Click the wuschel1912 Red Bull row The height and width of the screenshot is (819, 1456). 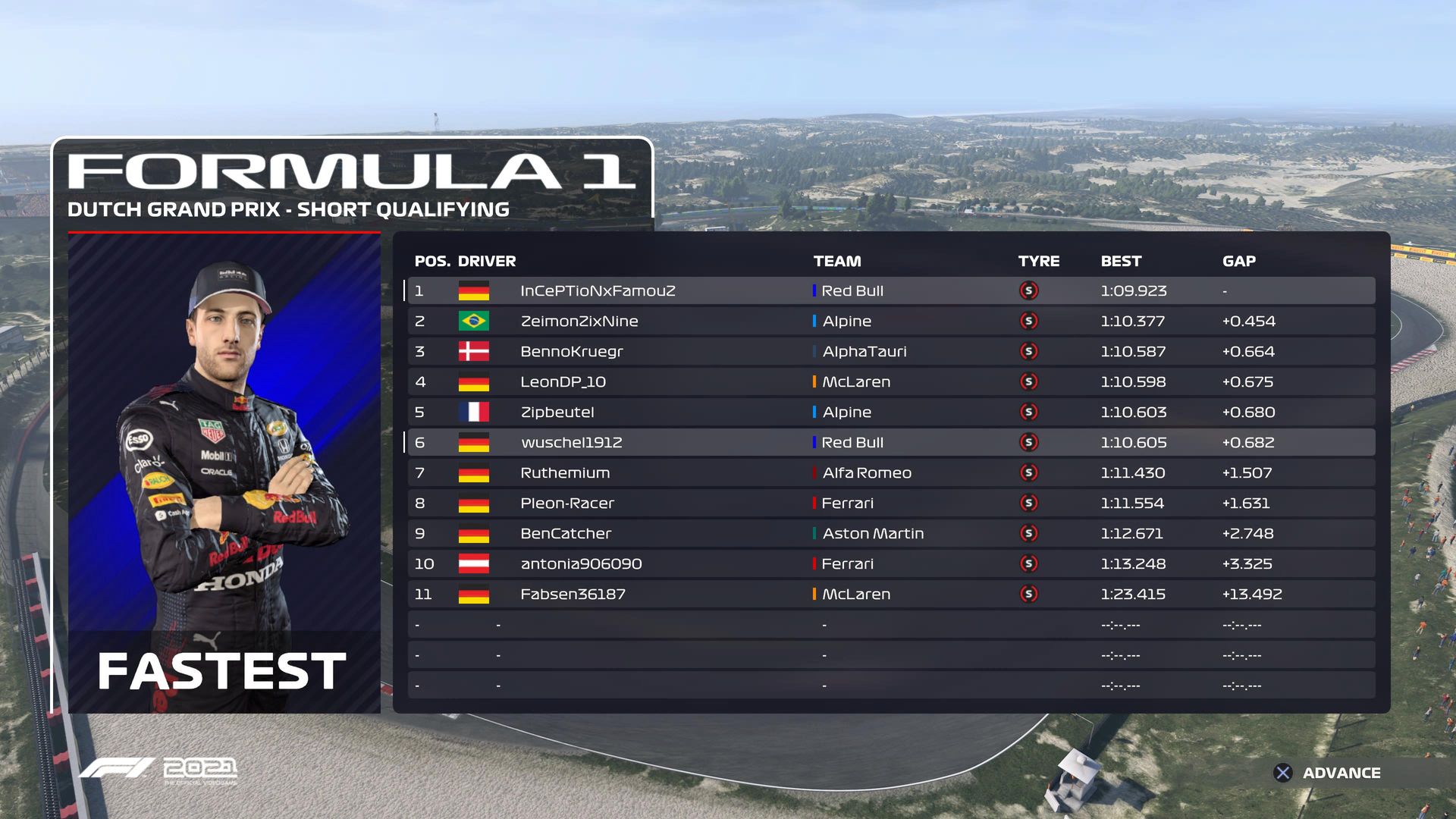pos(890,442)
